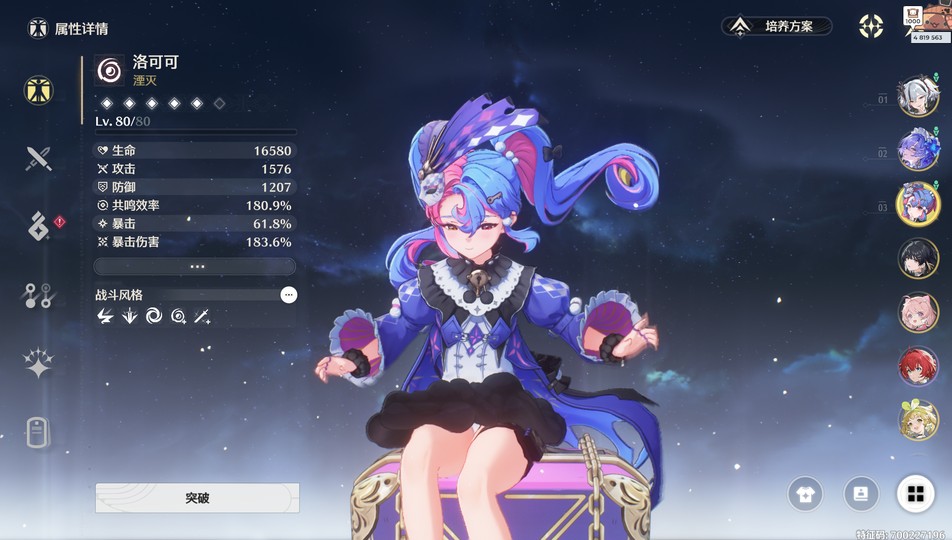Pick the pink-haired character portrait

918,312
